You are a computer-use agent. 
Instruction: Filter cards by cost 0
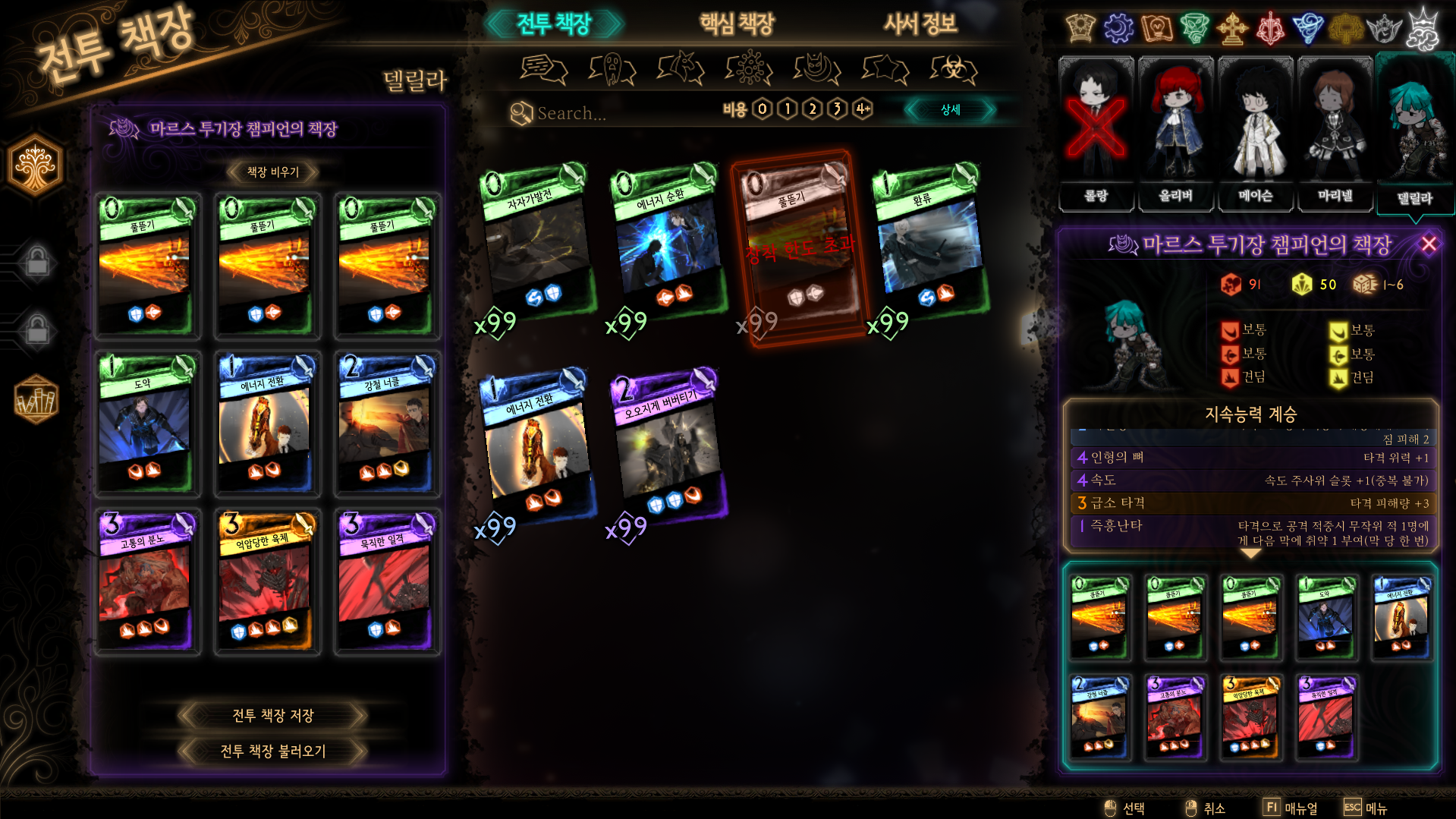pyautogui.click(x=763, y=109)
